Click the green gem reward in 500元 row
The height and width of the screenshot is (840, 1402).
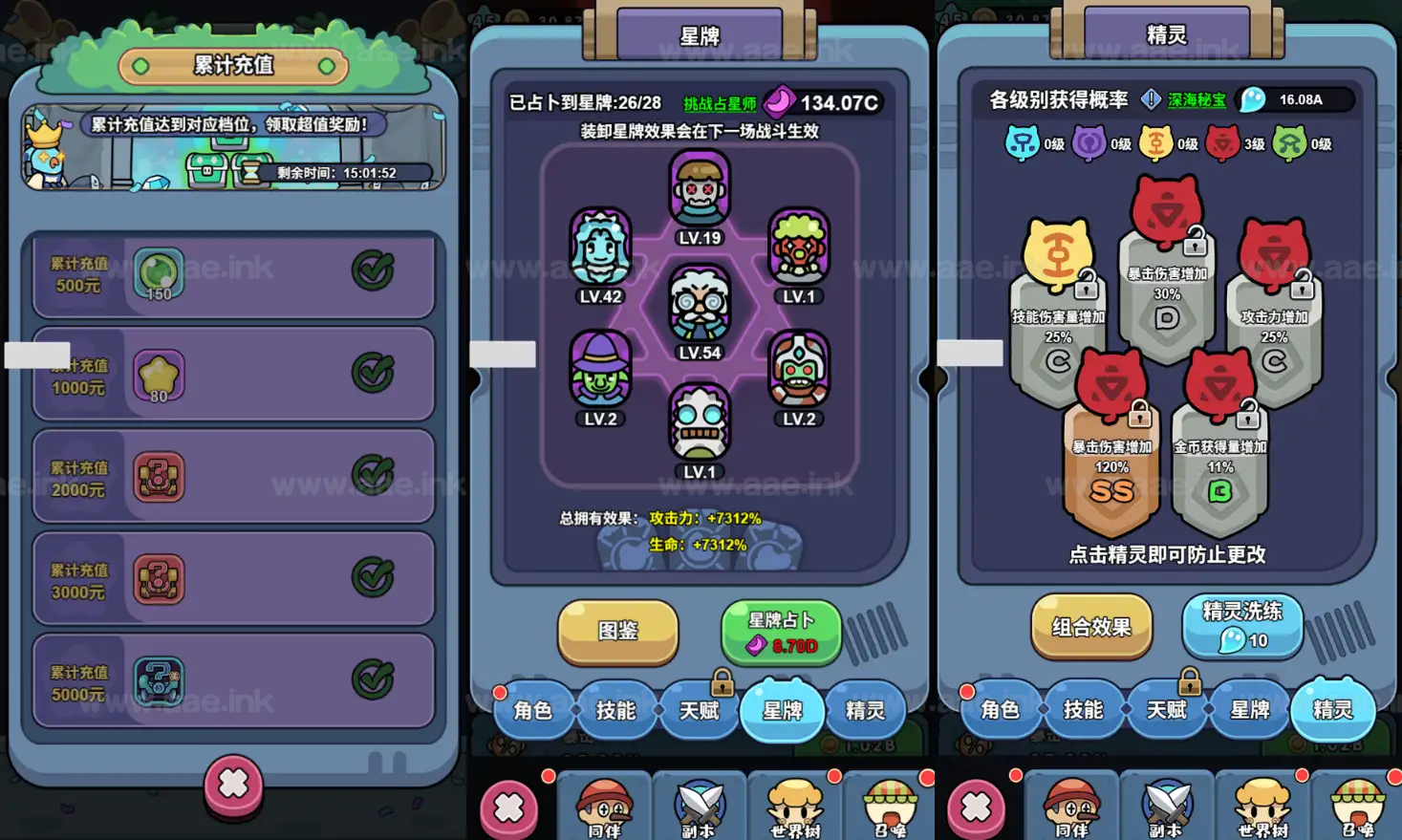[x=158, y=271]
